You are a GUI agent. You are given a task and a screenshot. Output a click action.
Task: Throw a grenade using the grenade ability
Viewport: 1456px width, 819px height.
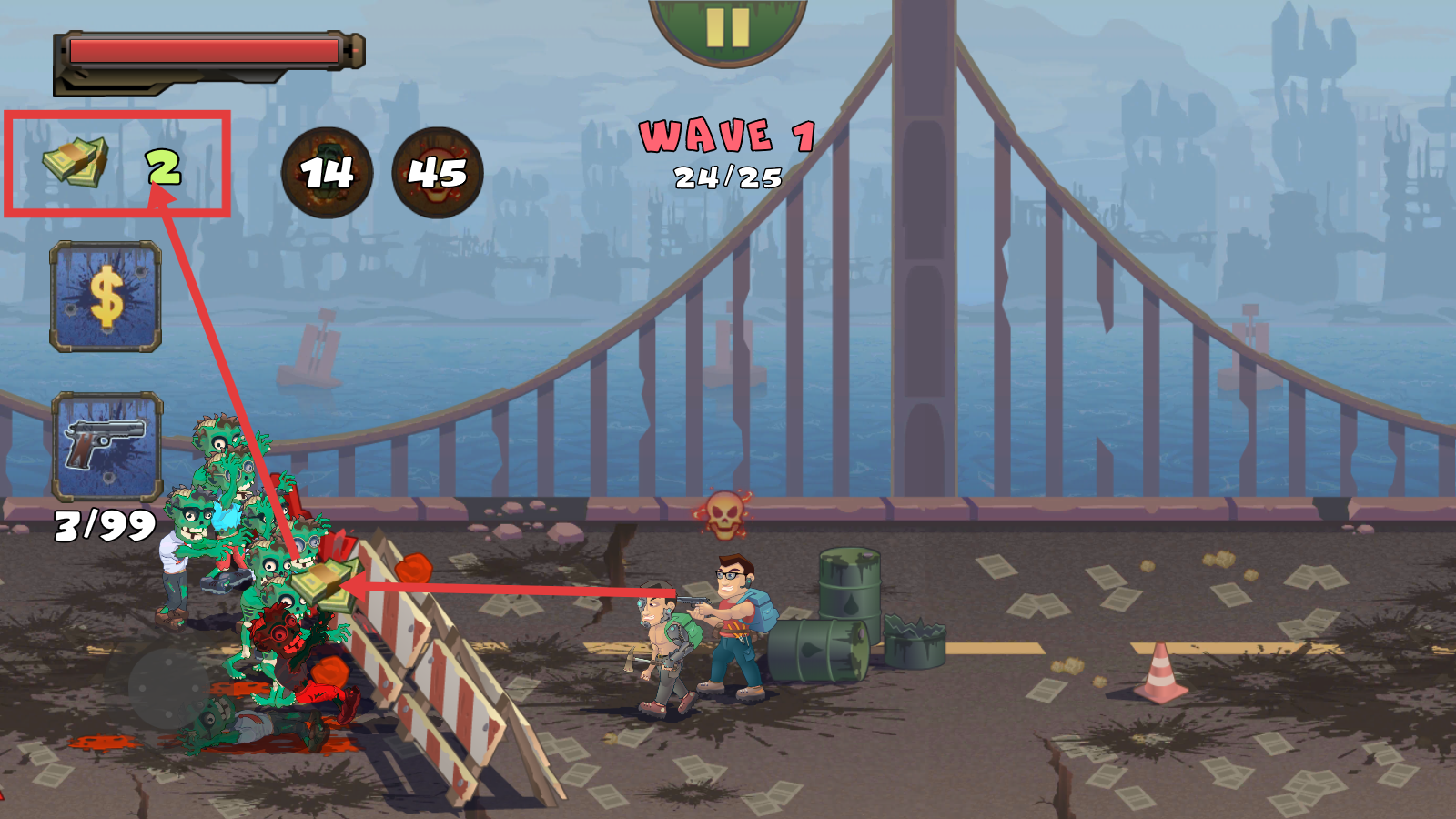(327, 172)
